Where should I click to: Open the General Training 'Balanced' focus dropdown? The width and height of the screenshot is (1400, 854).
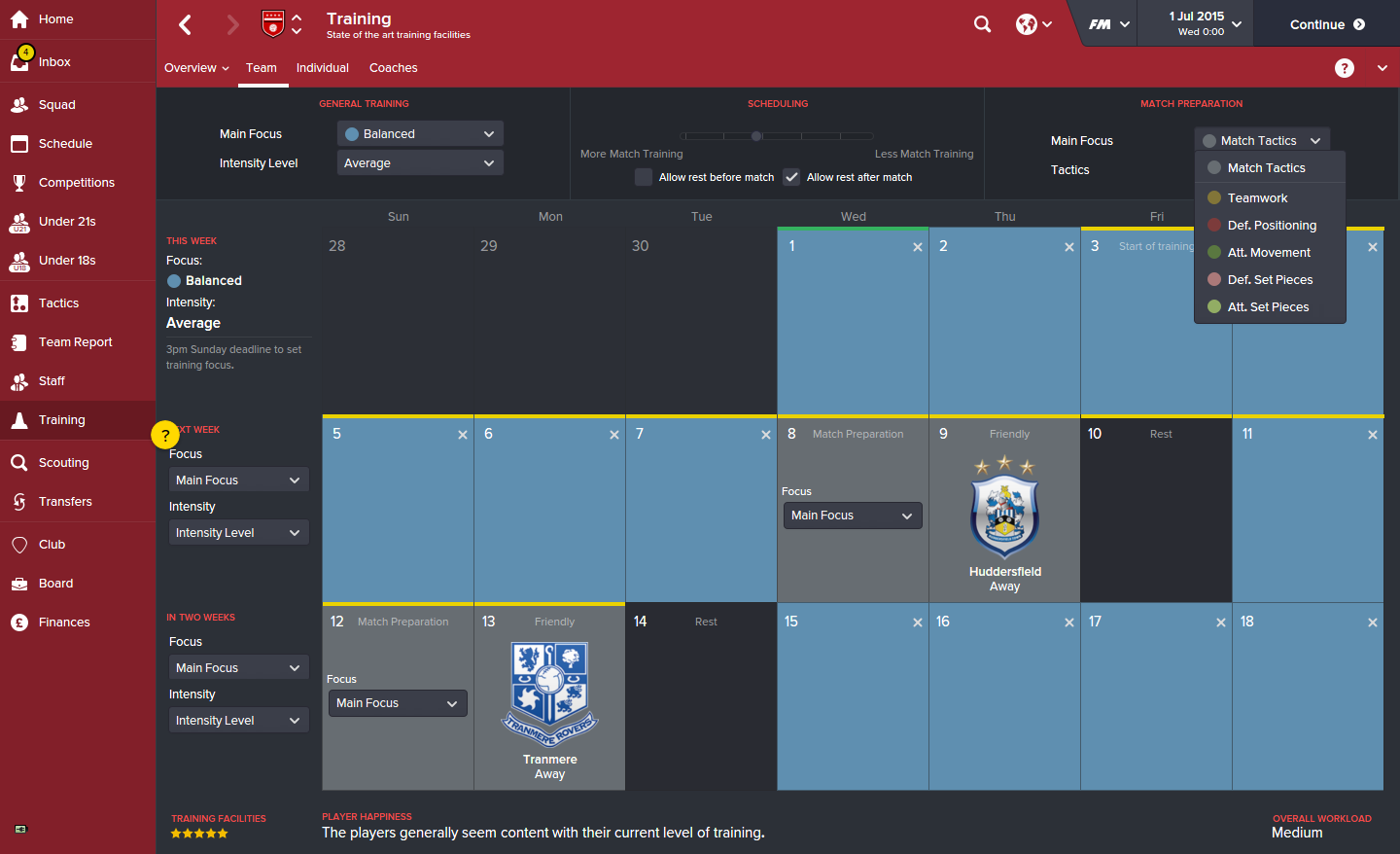click(x=419, y=132)
